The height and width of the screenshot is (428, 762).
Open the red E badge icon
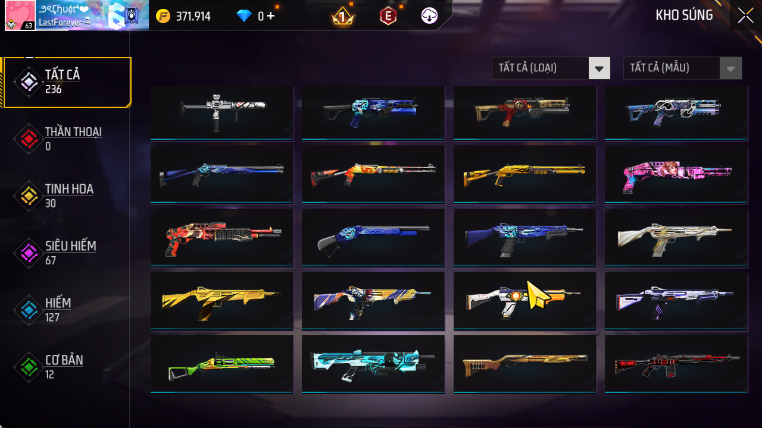point(387,16)
